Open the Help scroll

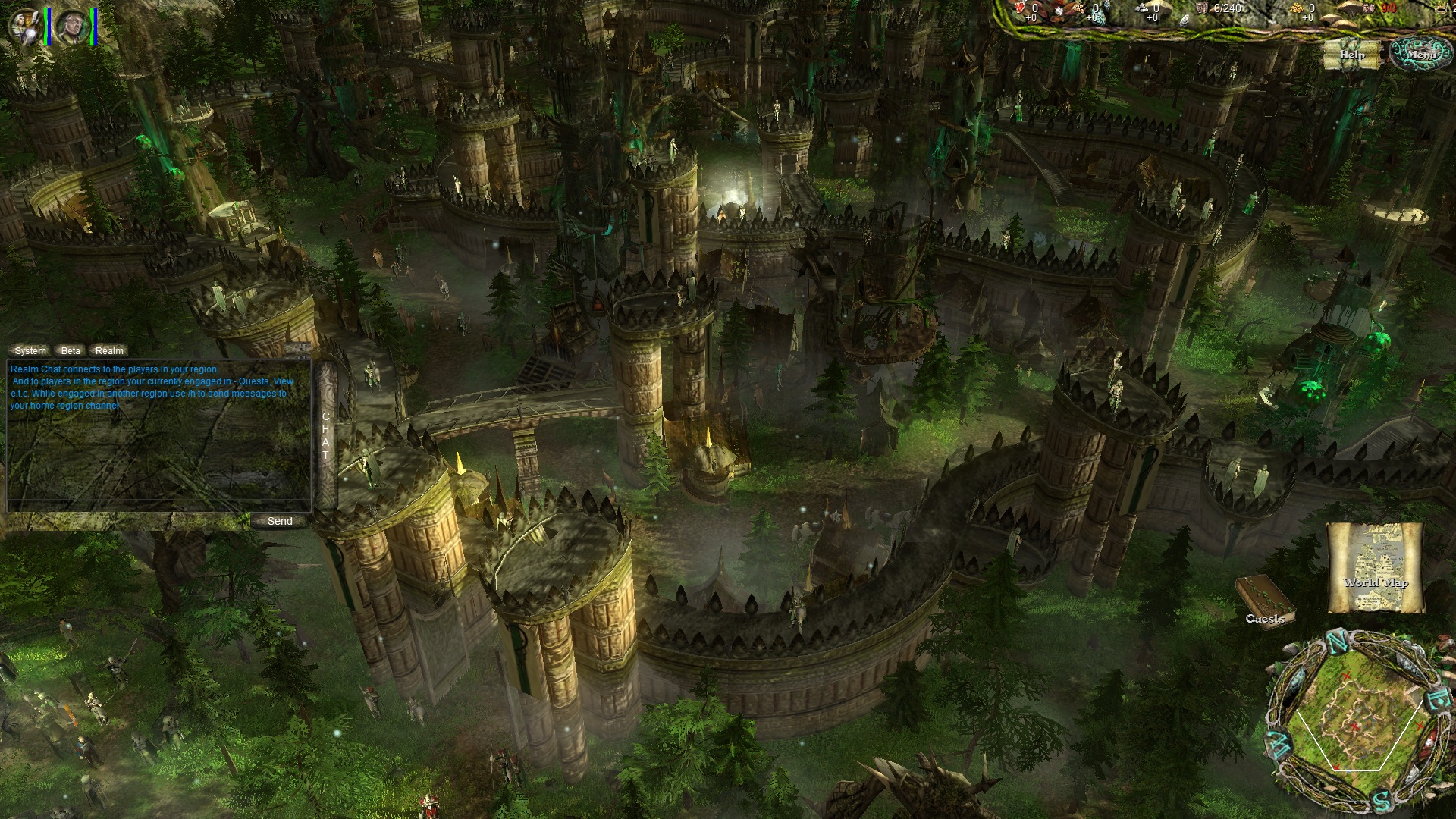1351,55
